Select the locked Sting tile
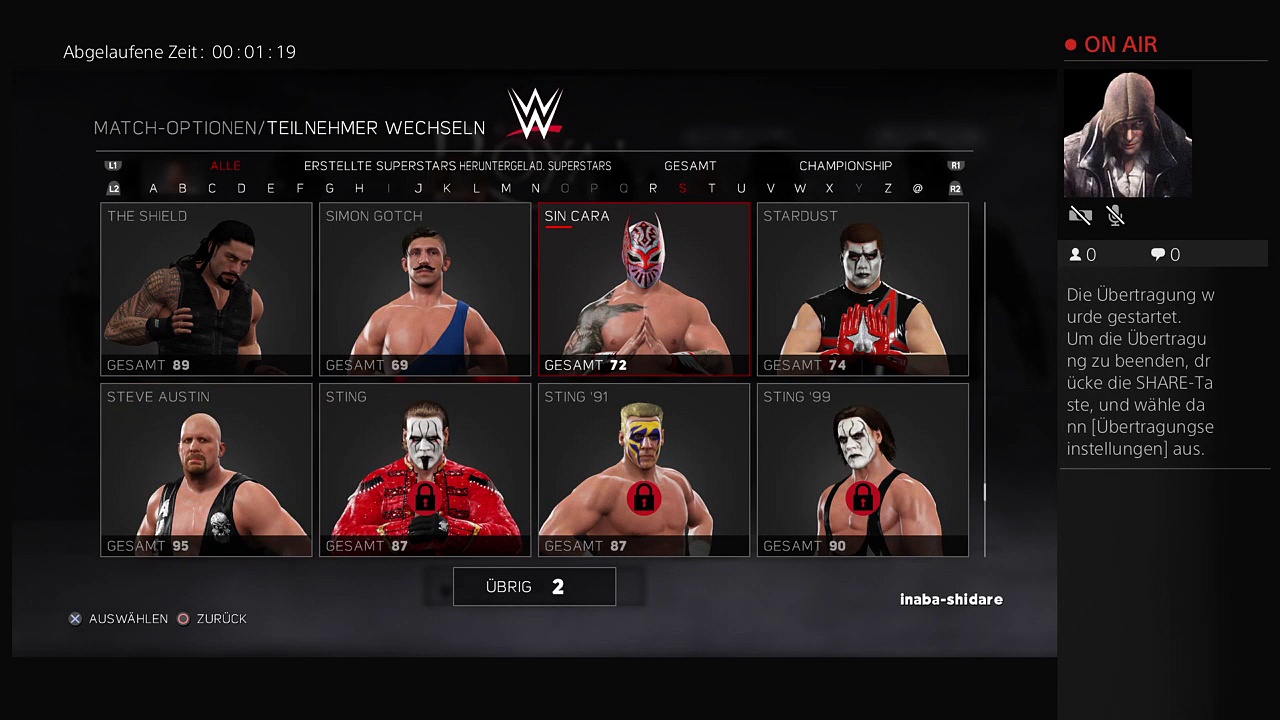1280x720 pixels. point(425,470)
